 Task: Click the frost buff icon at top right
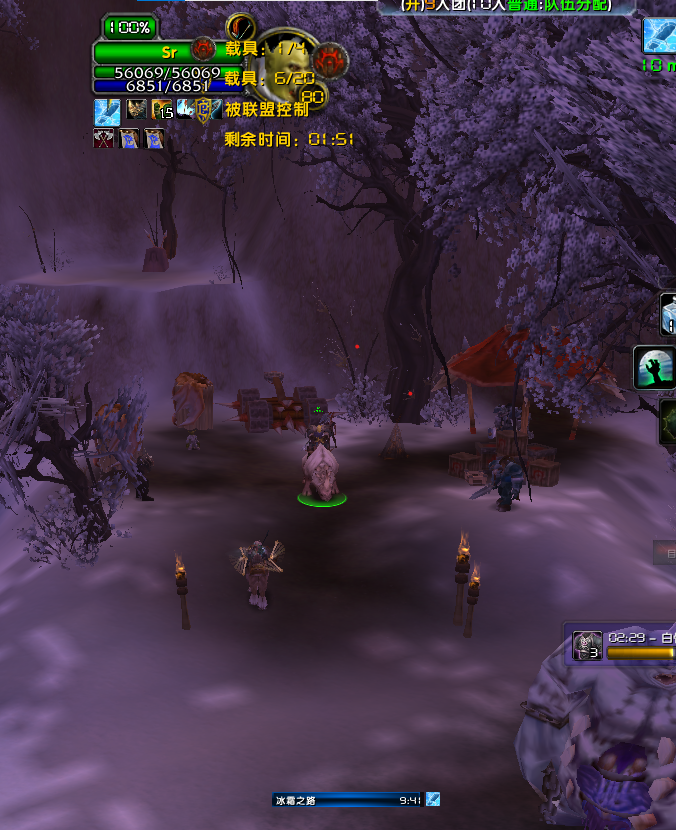click(x=659, y=36)
